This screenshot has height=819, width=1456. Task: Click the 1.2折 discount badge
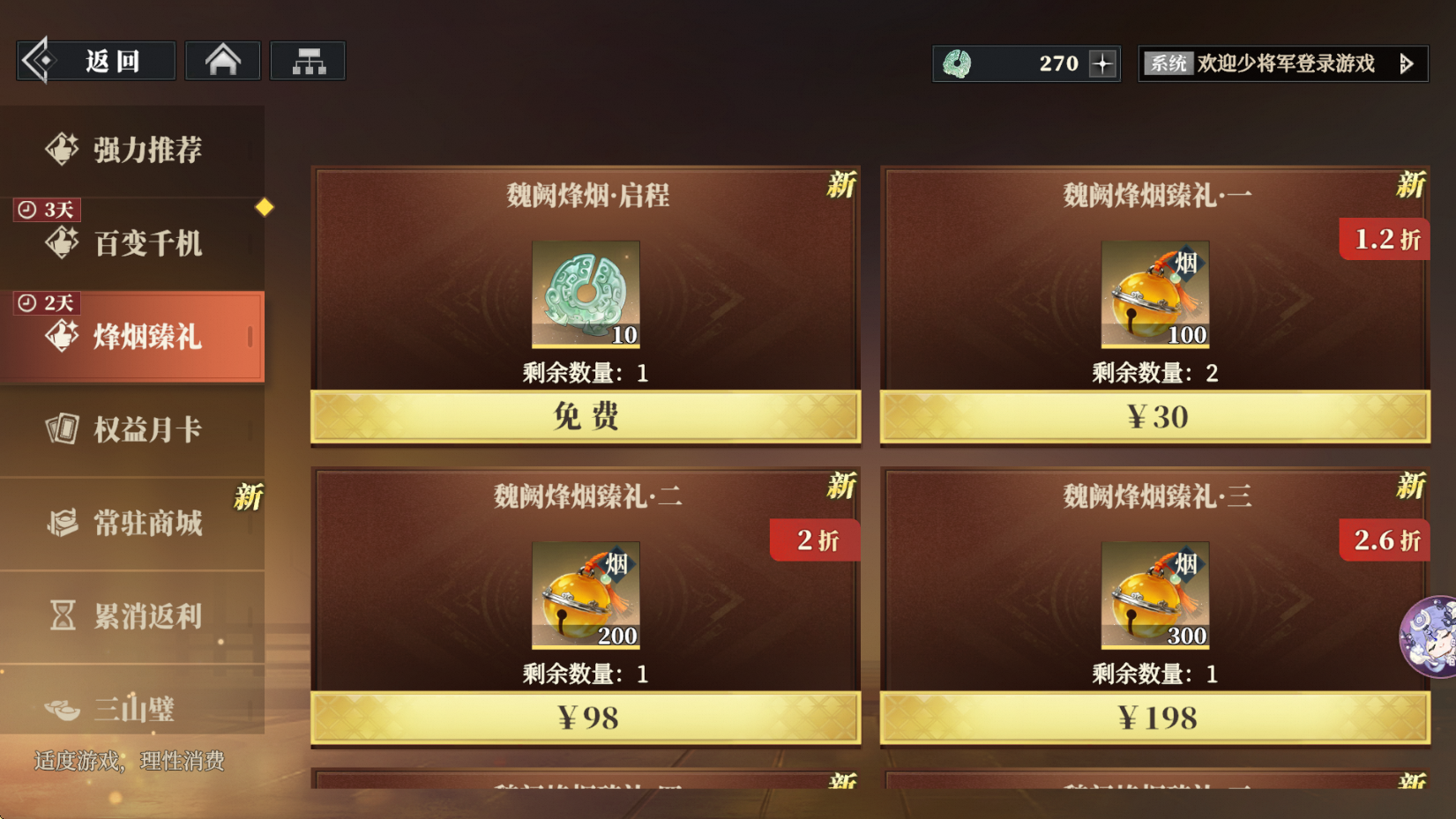coord(1384,239)
